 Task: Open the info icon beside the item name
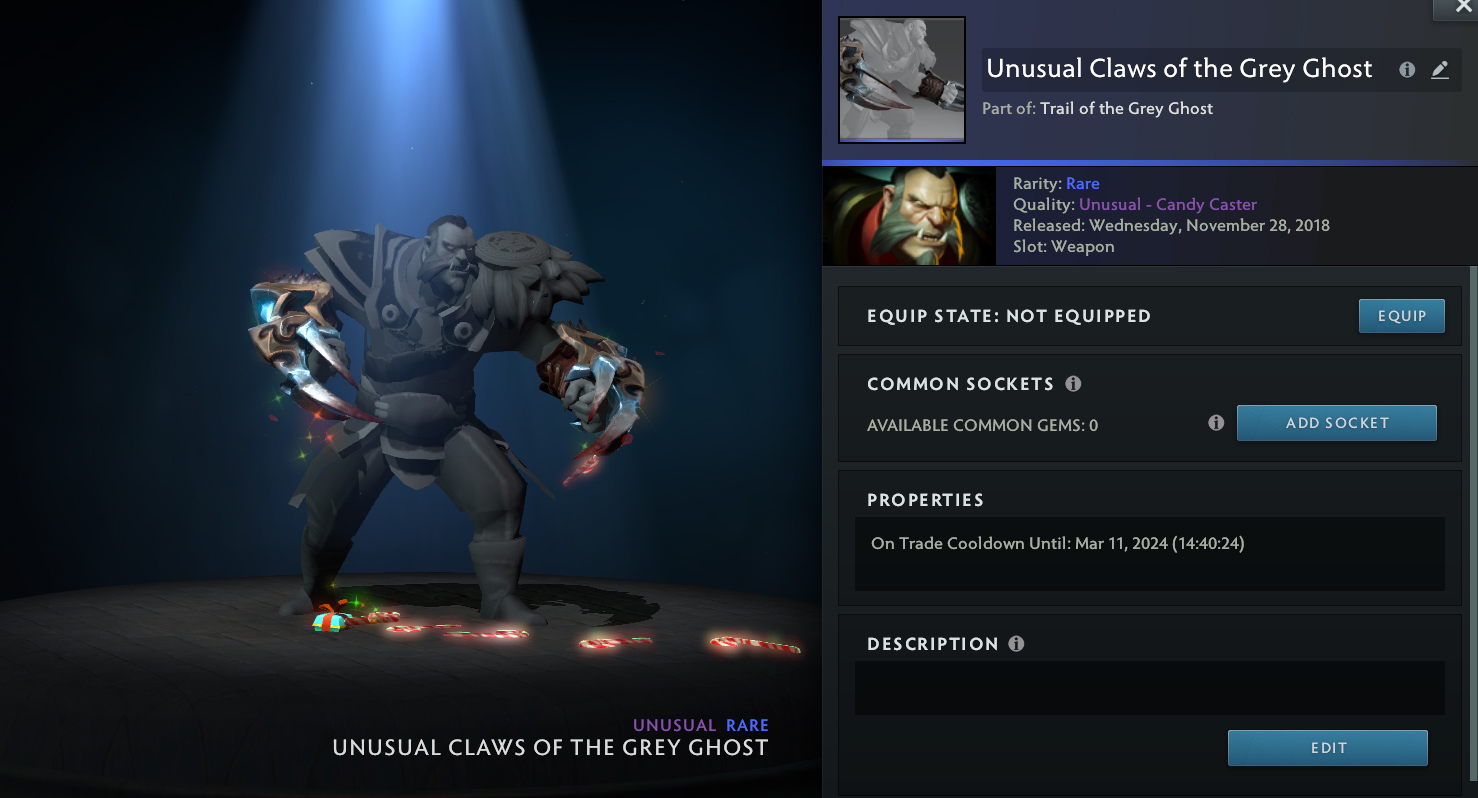[1407, 70]
